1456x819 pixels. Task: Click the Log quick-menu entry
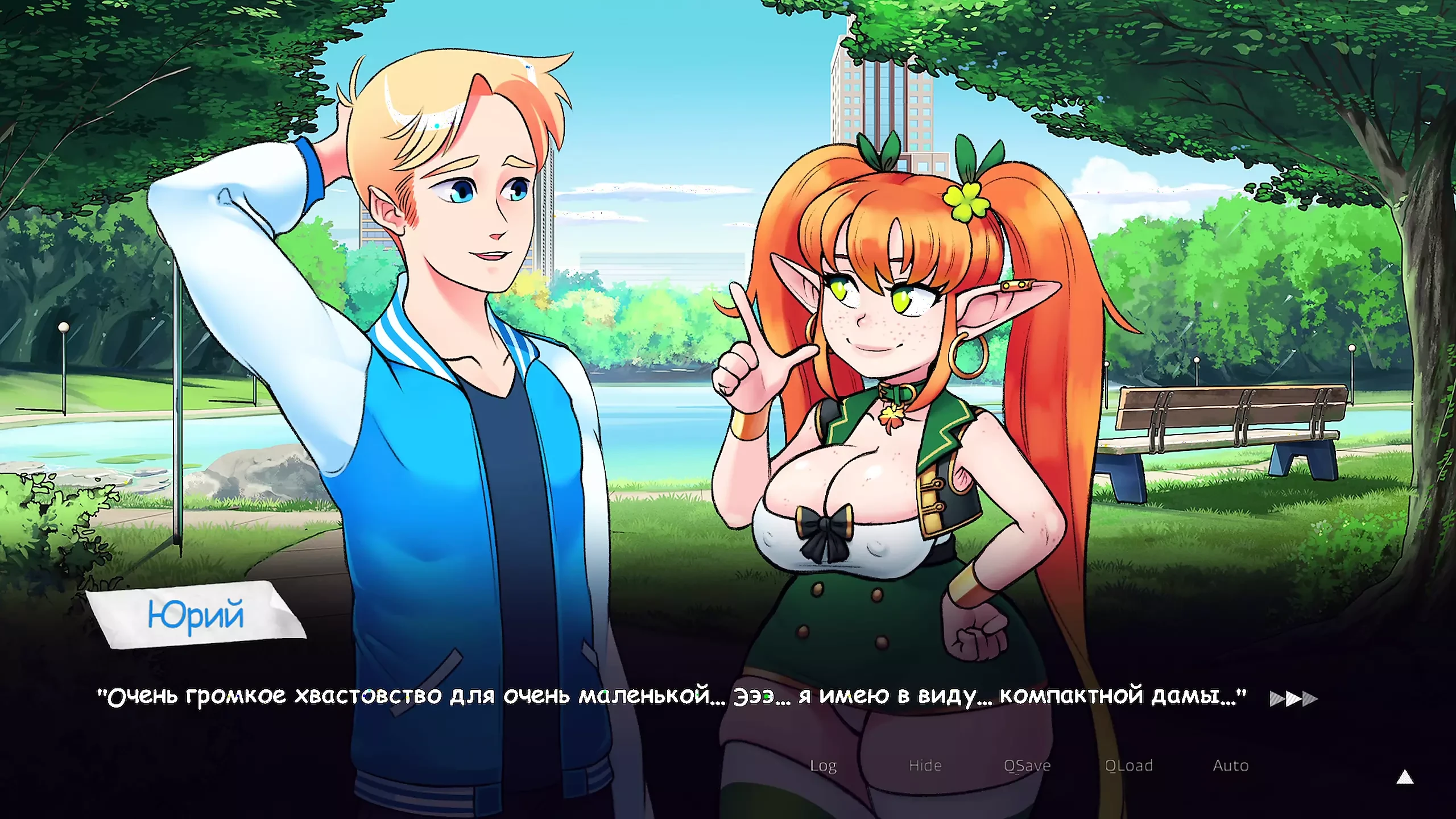[823, 766]
